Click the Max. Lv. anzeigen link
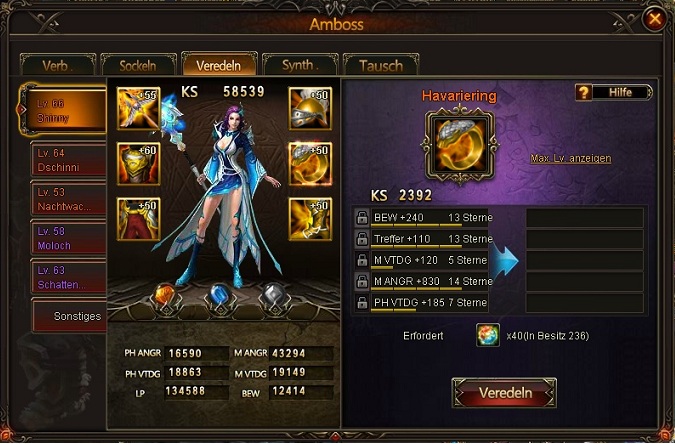Viewport: 675px width, 444px height. 570,158
